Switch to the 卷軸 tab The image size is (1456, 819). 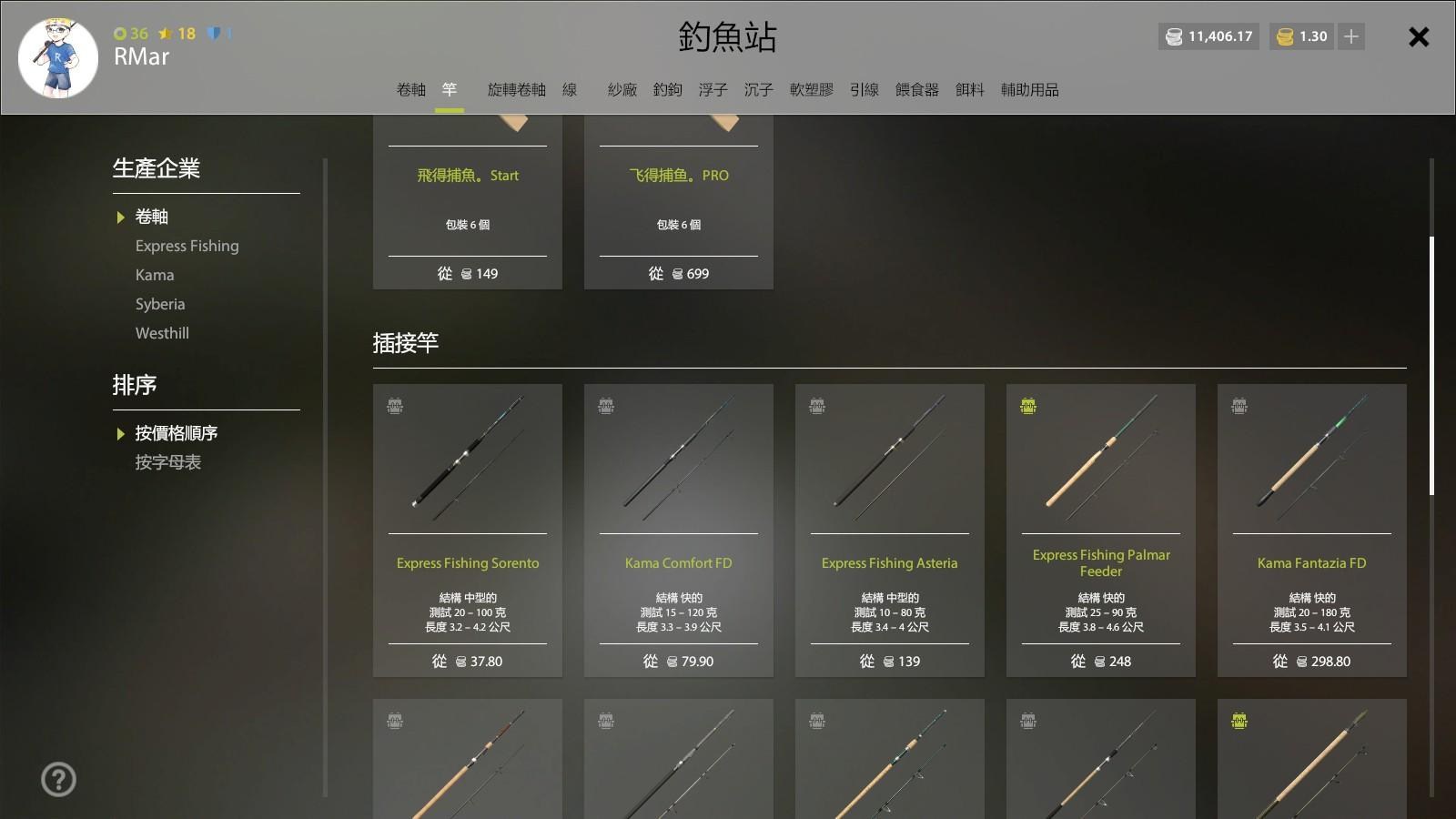[410, 89]
